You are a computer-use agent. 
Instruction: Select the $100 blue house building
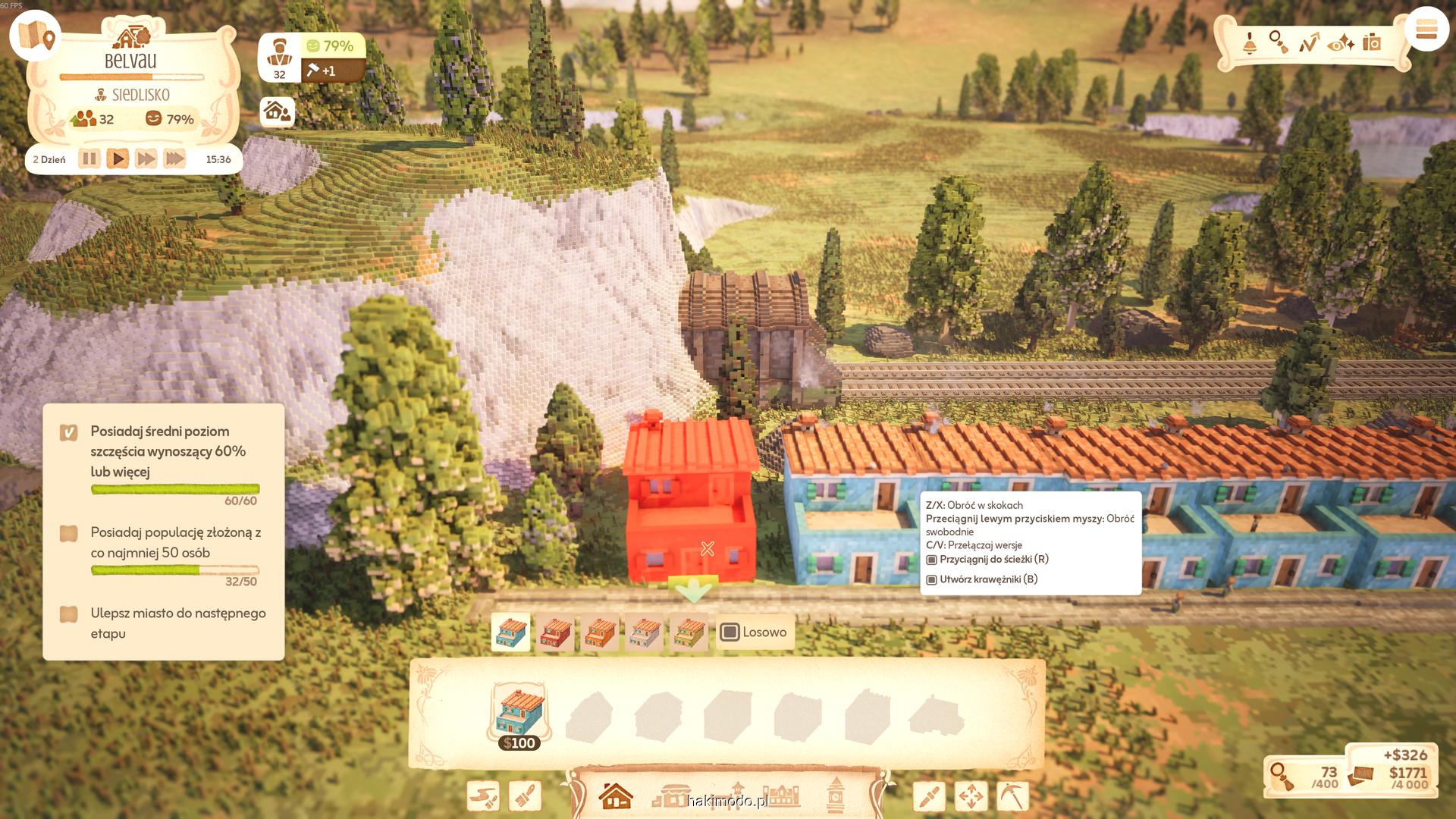click(520, 715)
